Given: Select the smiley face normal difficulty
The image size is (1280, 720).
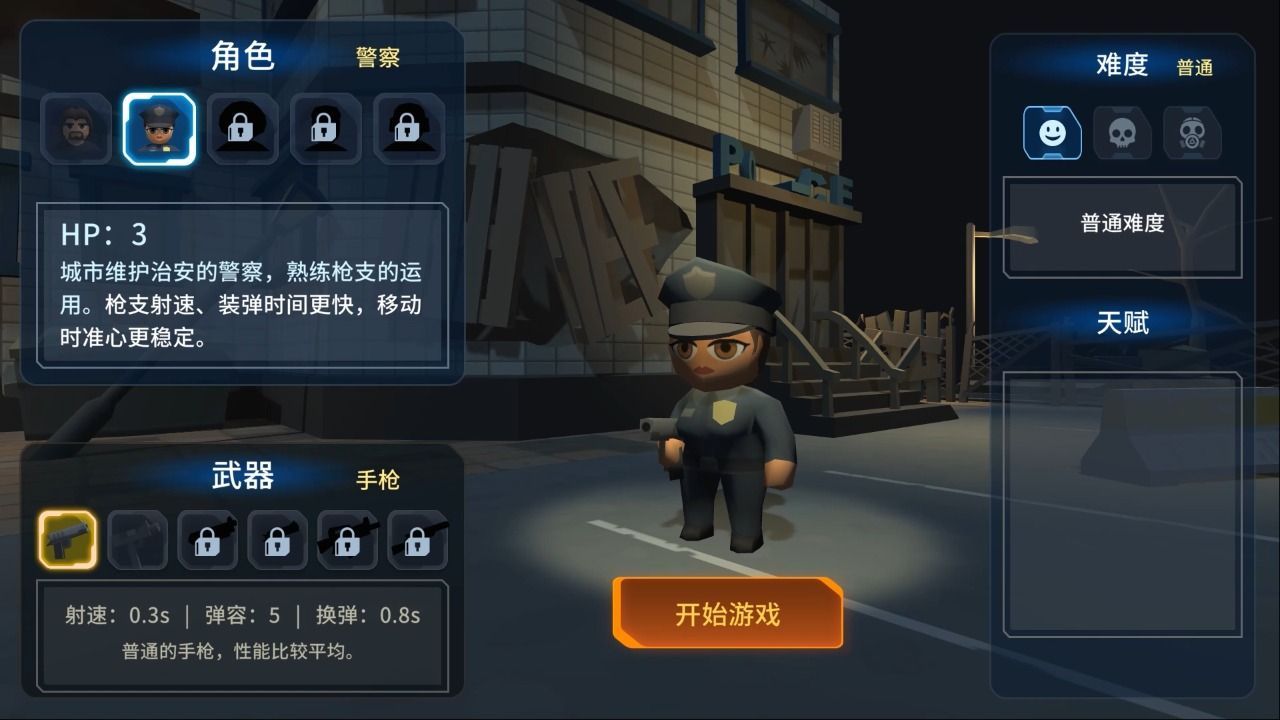Looking at the screenshot, I should 1053,133.
